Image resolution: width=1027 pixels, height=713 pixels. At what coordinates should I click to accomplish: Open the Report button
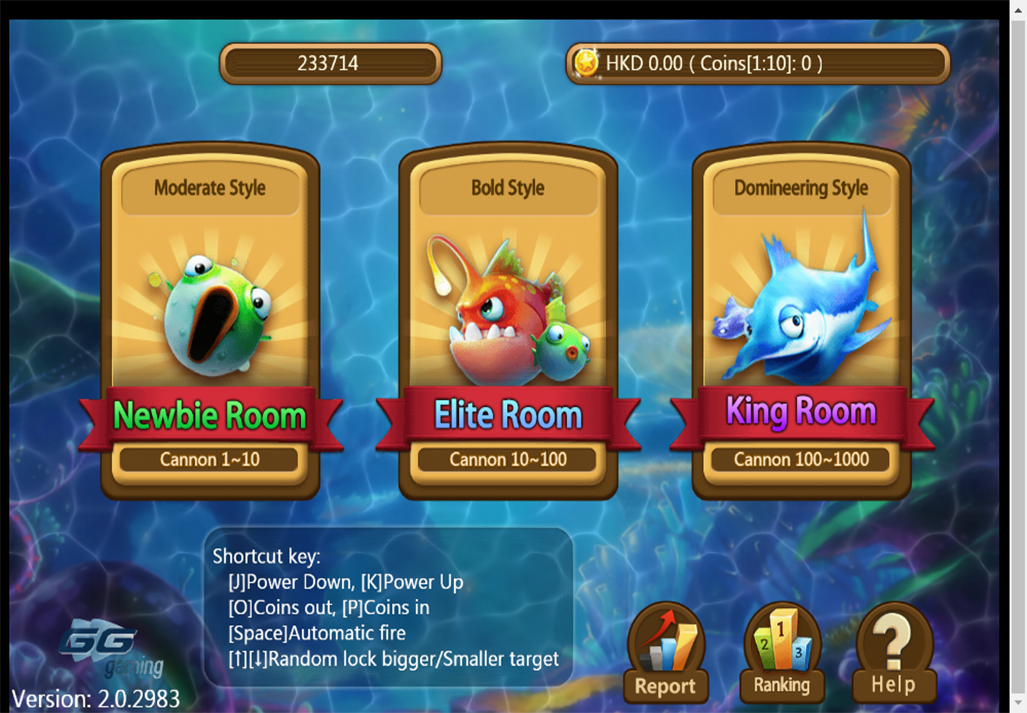pos(666,655)
